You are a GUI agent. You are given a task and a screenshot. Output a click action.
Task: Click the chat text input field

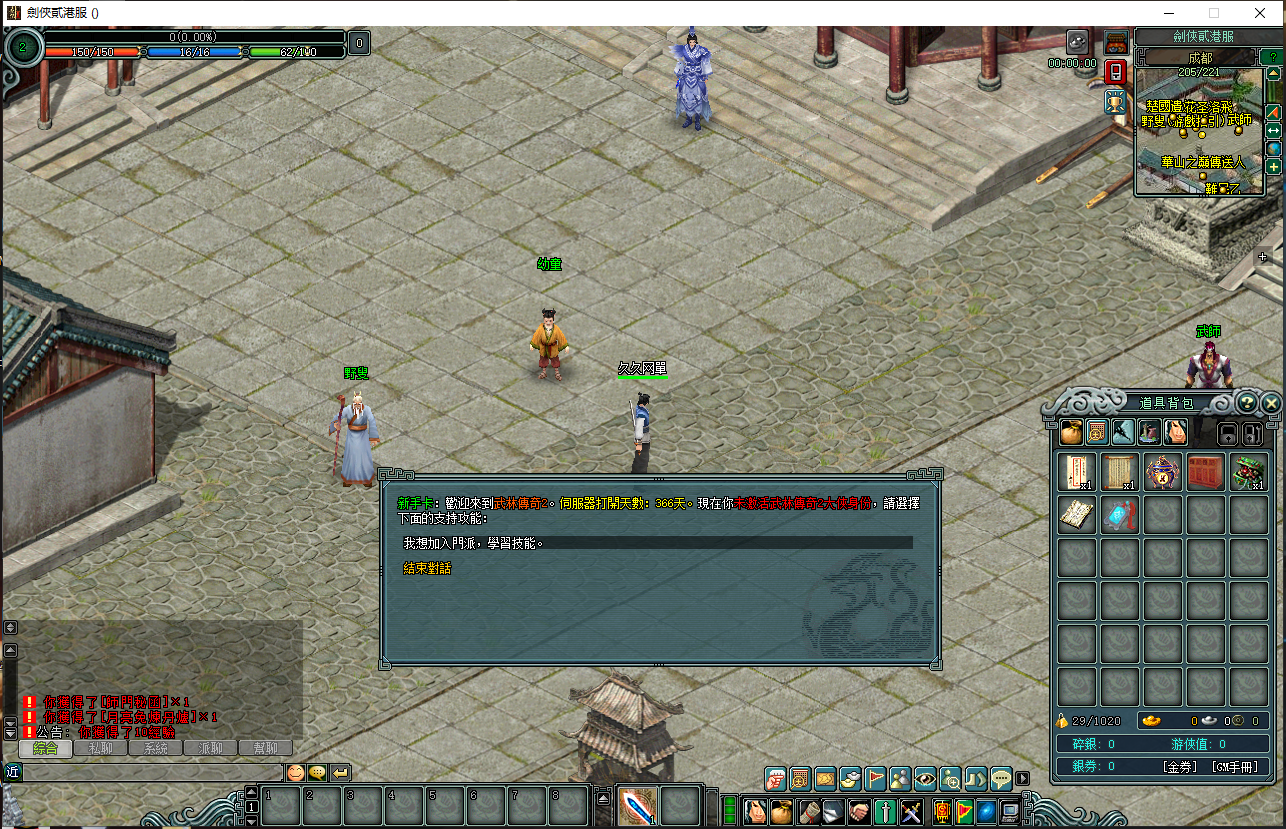pos(150,772)
